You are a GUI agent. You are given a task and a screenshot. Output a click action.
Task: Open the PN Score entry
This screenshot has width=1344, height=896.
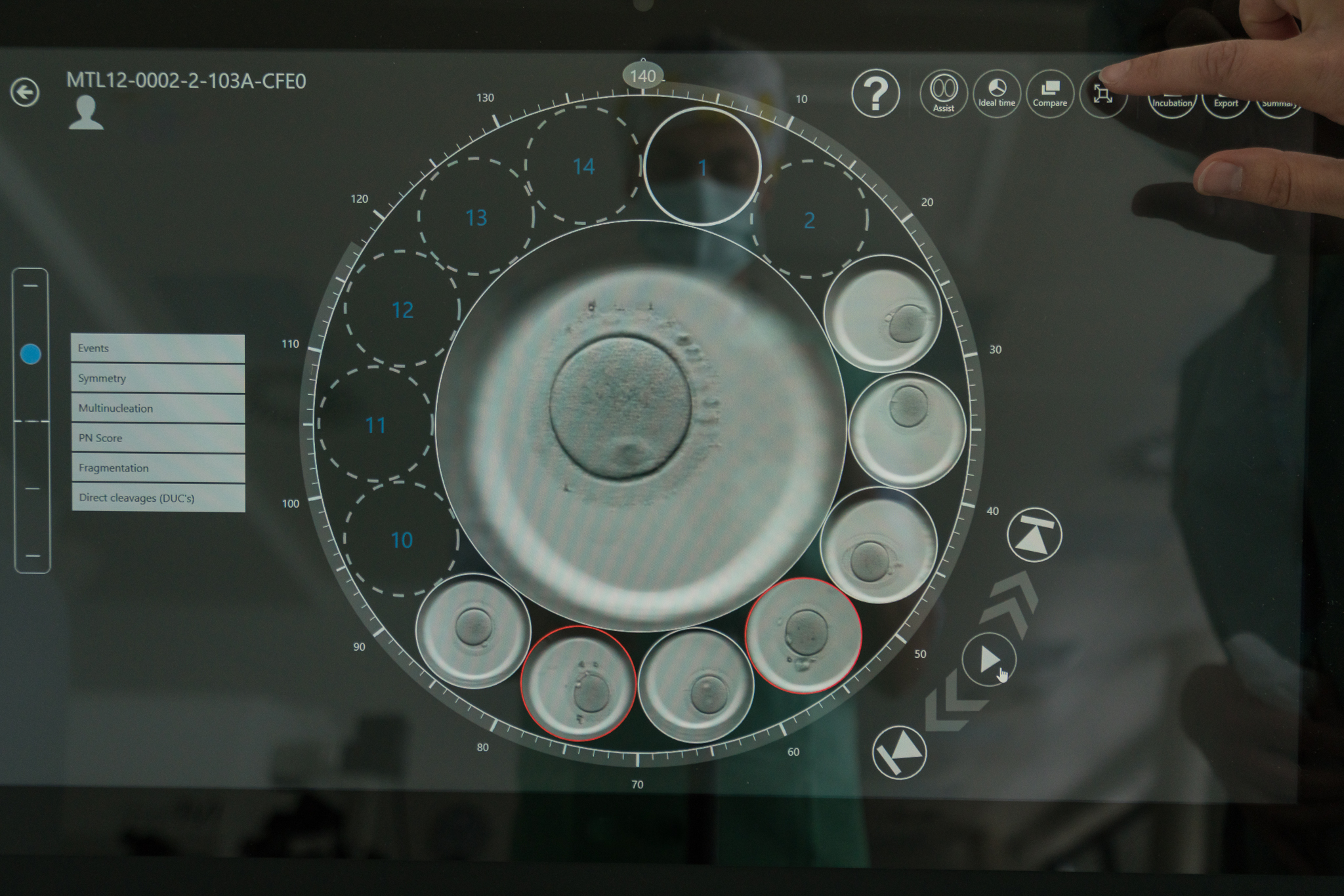pyautogui.click(x=157, y=438)
